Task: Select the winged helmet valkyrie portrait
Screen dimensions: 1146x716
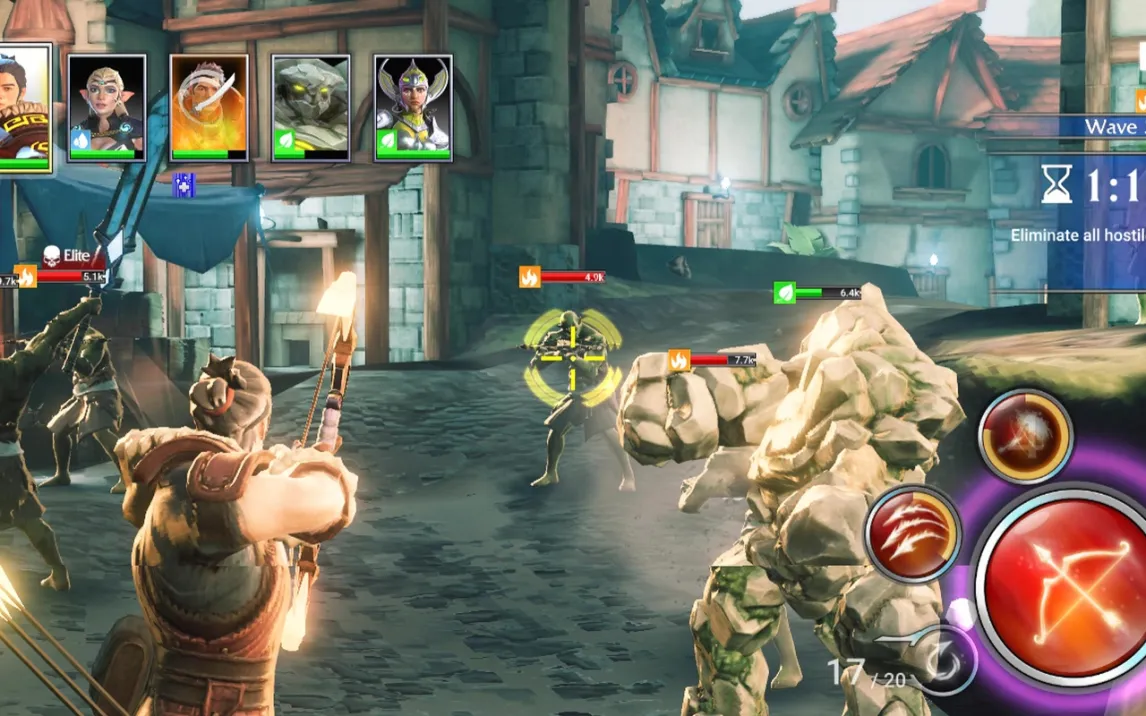Action: 413,107
